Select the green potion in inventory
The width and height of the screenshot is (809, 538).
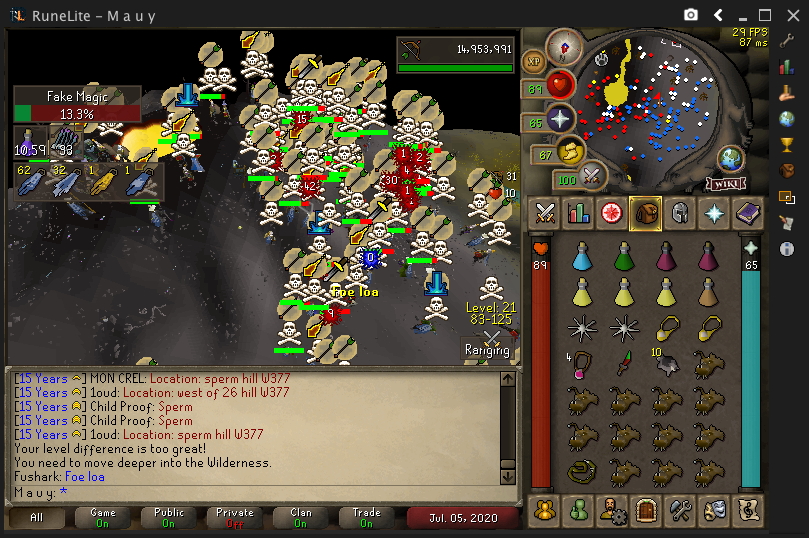click(x=624, y=259)
